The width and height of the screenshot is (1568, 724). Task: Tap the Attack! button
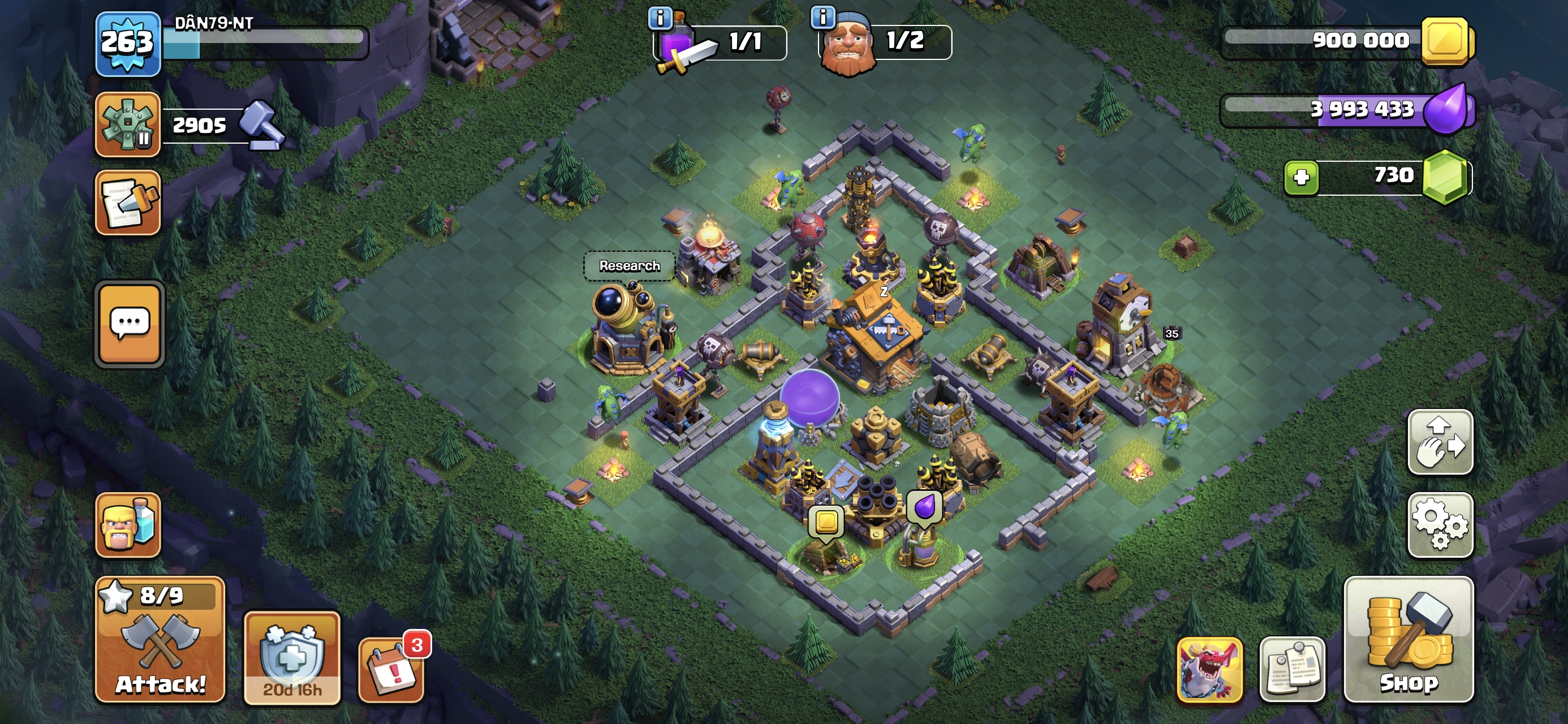[x=160, y=639]
